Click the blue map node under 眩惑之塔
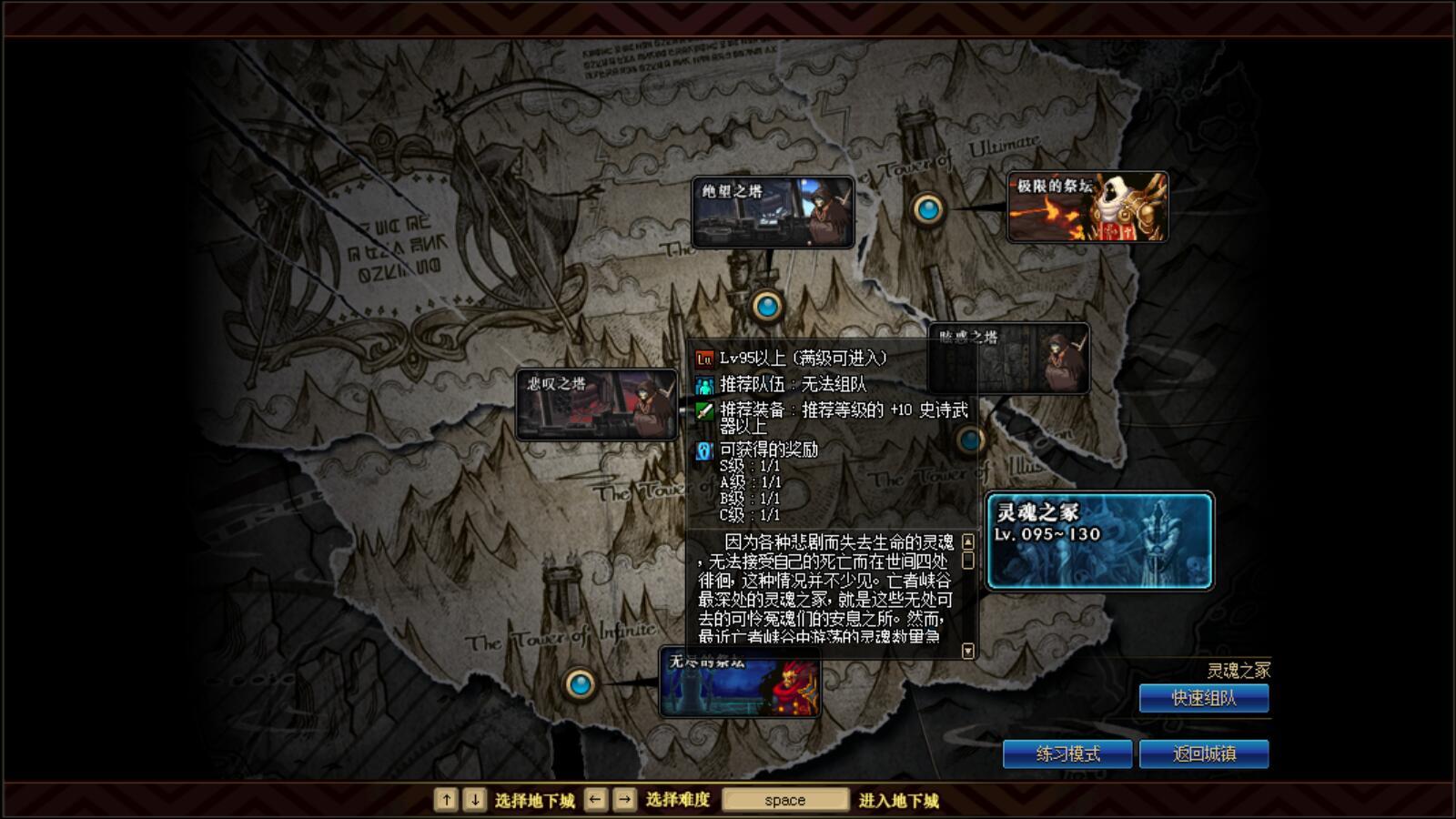1456x819 pixels. pos(968,440)
